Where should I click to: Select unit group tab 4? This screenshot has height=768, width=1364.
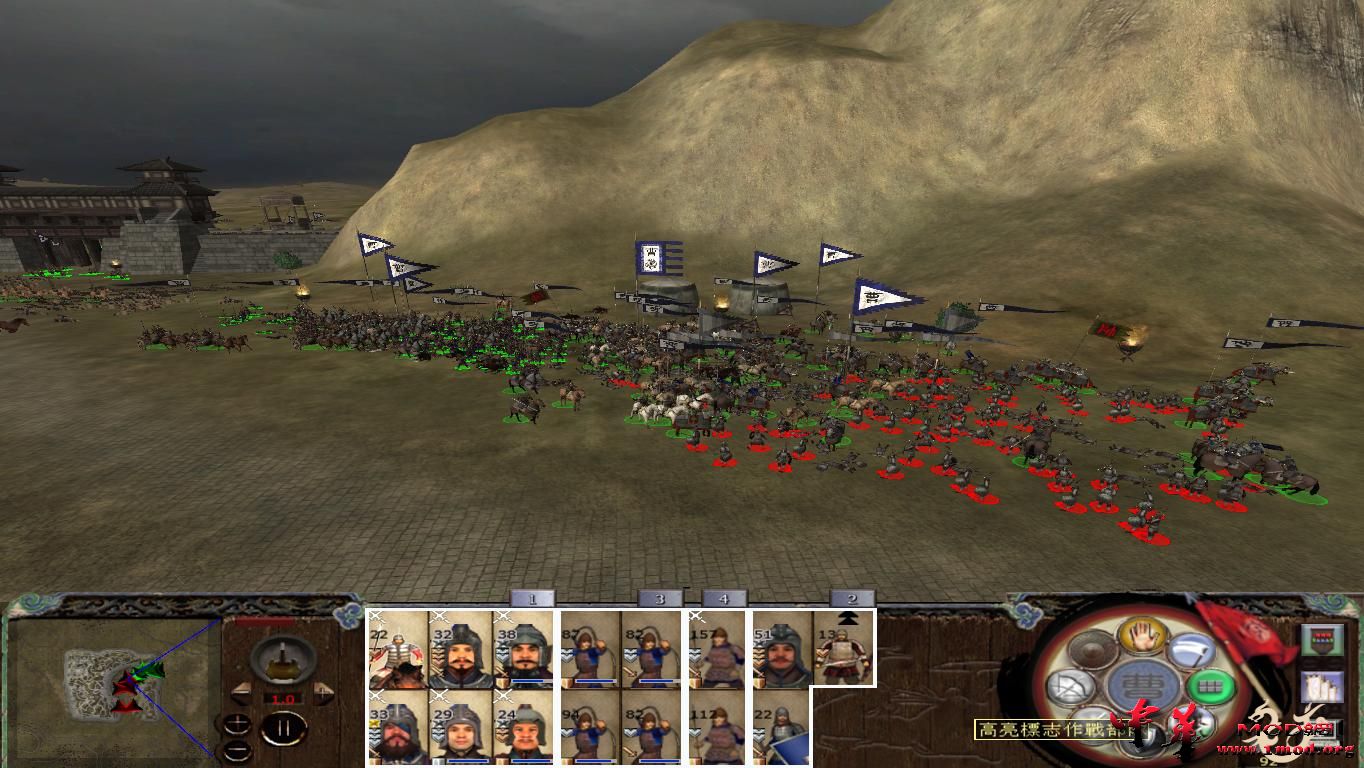click(x=722, y=597)
